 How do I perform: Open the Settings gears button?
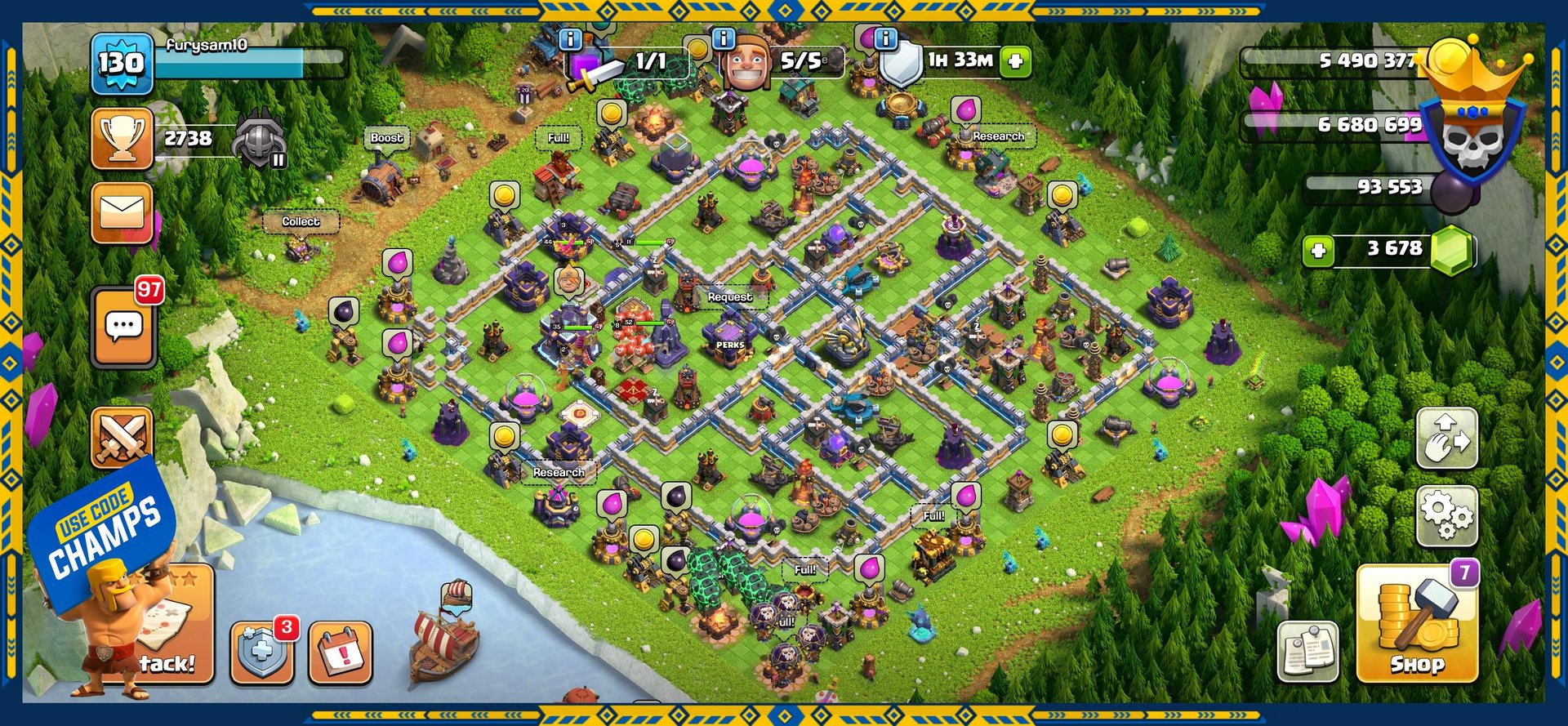1446,516
